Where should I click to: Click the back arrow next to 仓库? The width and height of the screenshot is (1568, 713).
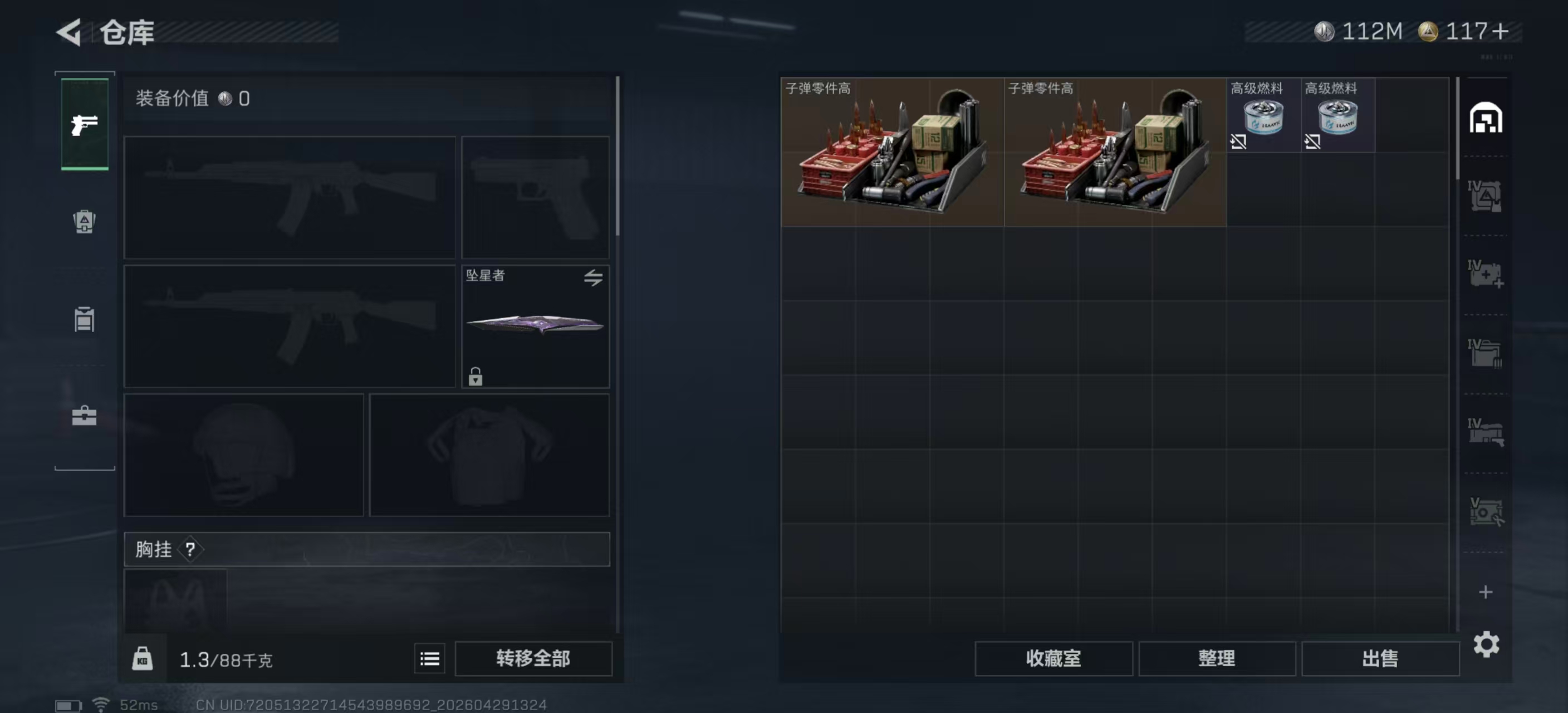coord(67,32)
